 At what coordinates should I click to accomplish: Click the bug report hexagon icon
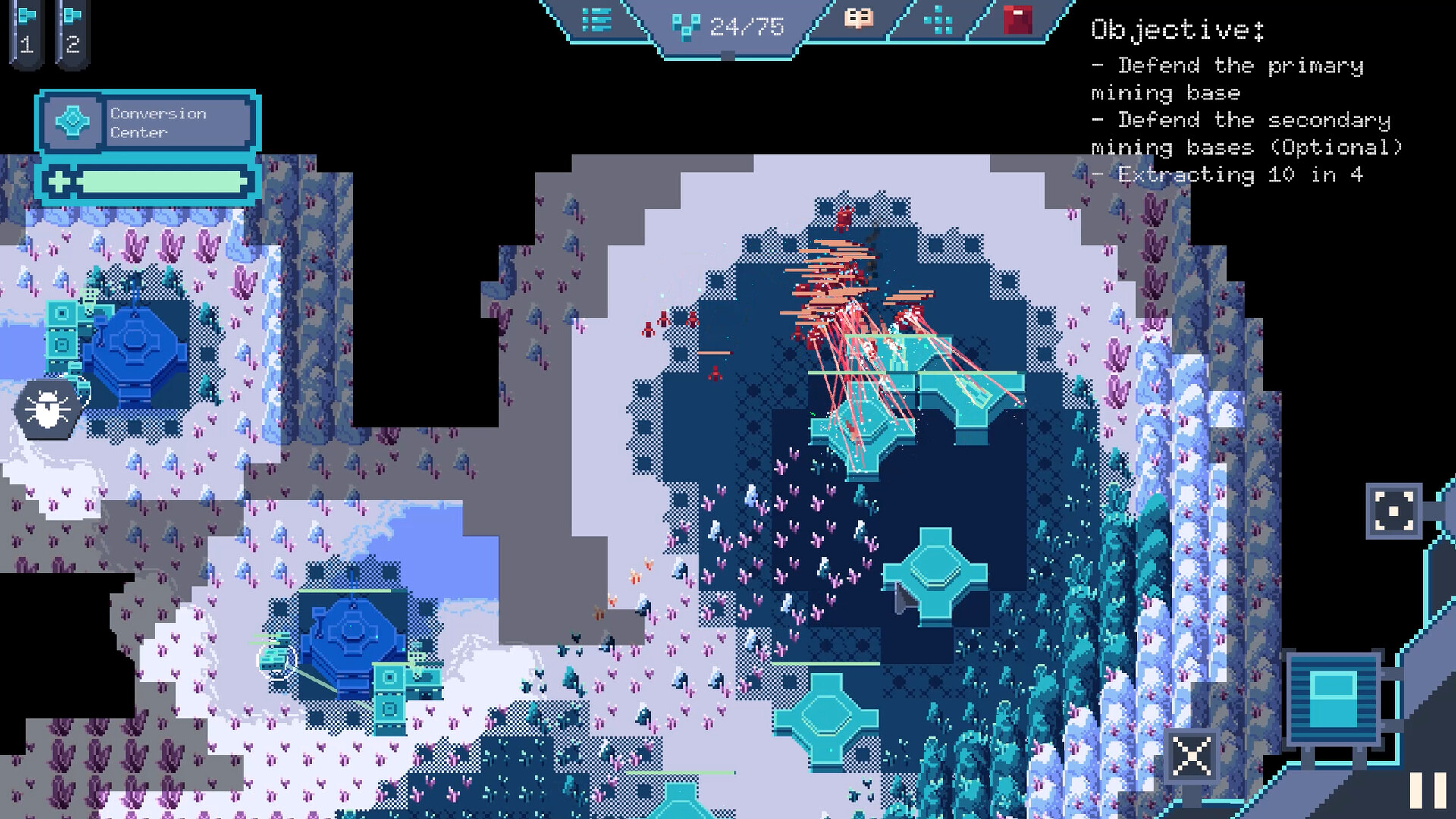pos(47,408)
